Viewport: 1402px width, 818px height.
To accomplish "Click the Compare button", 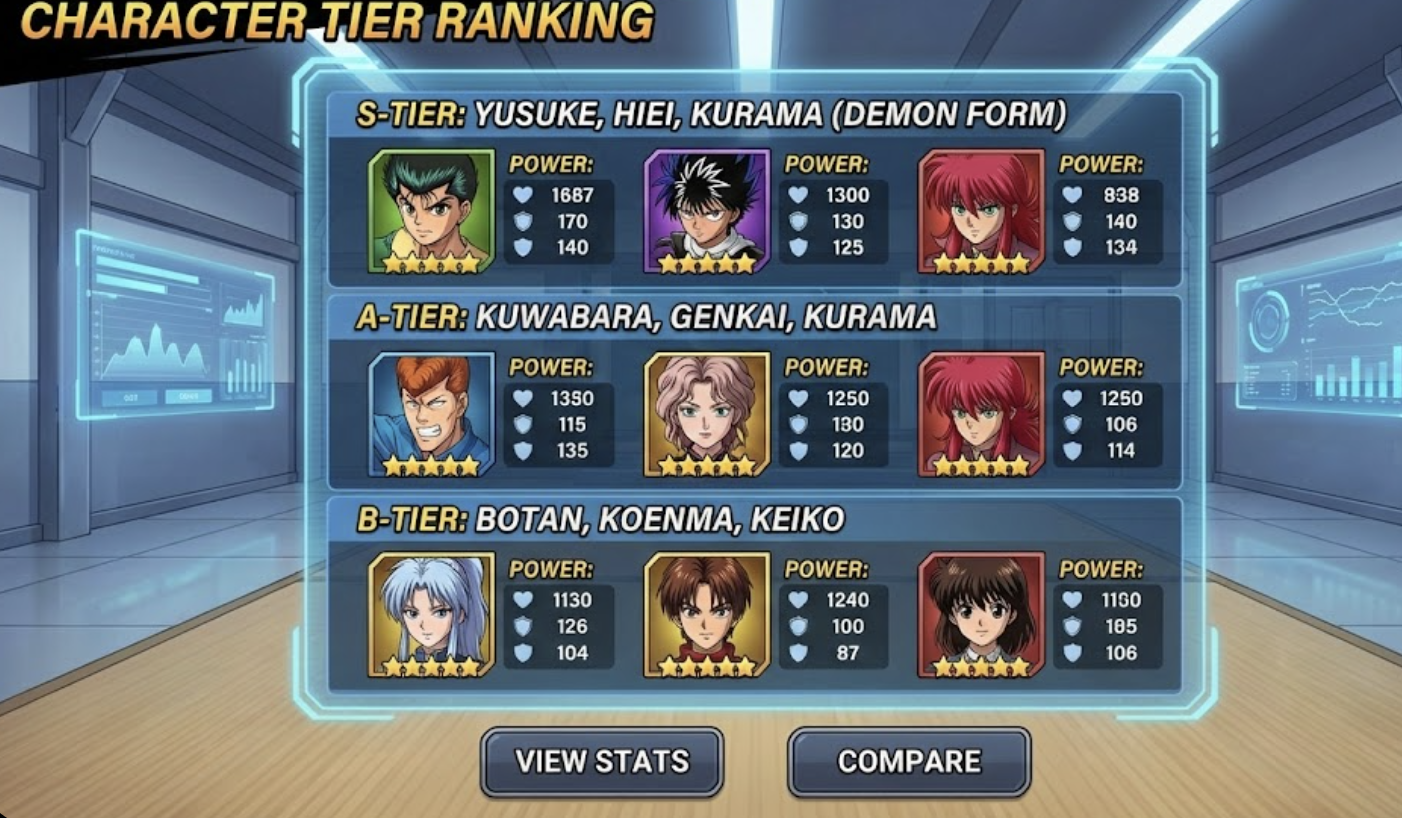I will tap(909, 761).
